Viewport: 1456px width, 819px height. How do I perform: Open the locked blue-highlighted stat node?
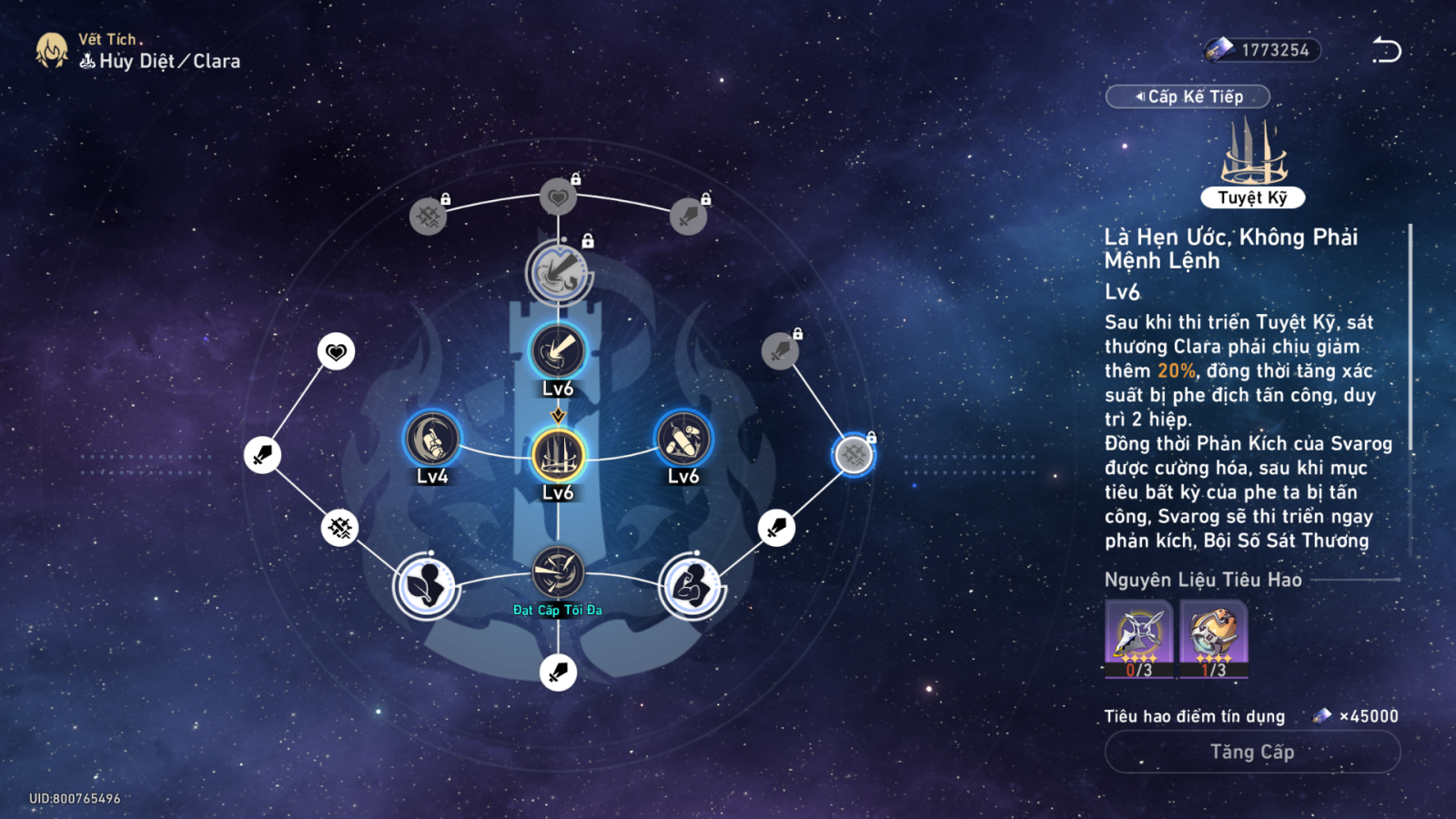point(854,454)
